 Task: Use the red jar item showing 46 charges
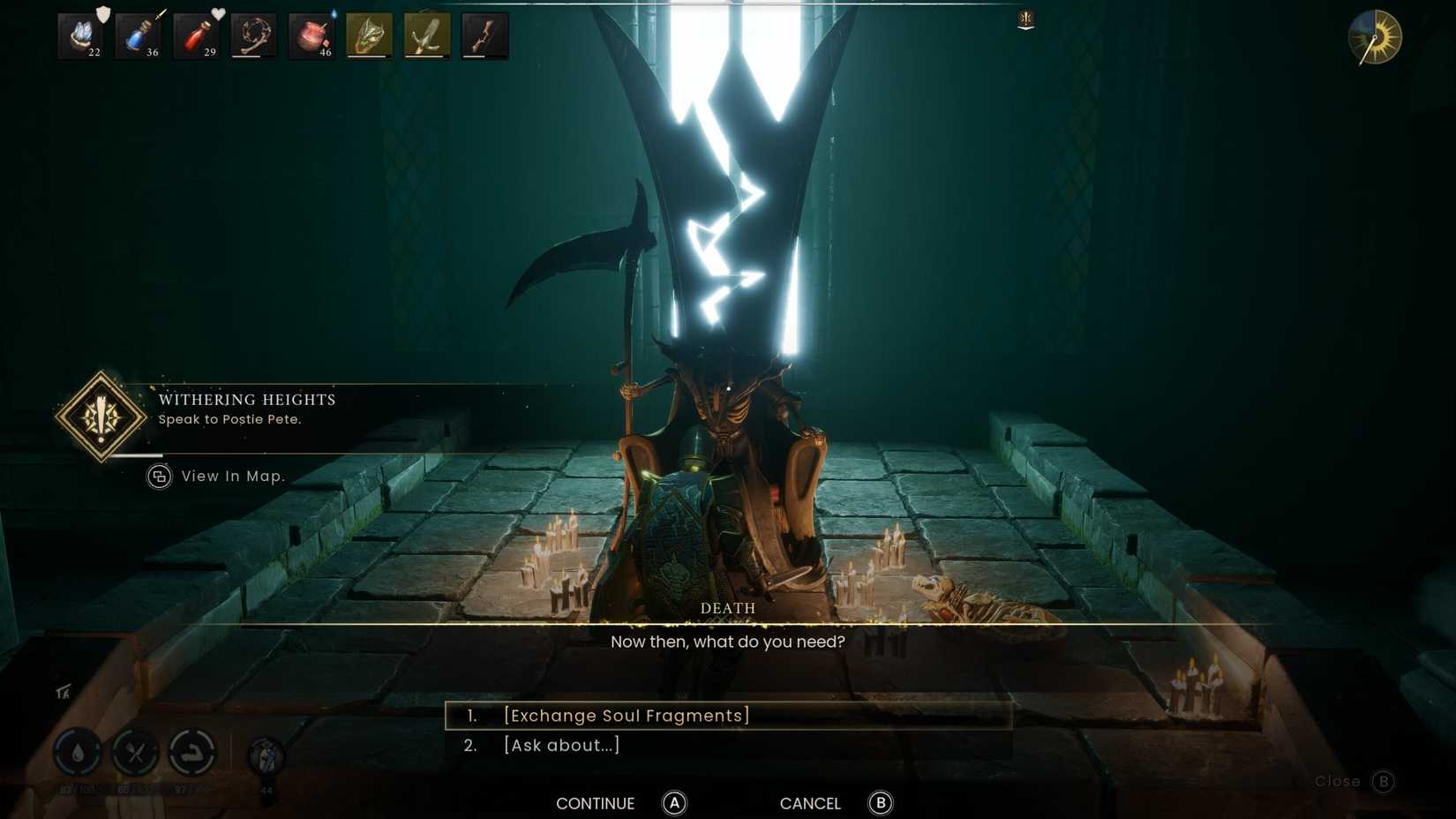311,35
